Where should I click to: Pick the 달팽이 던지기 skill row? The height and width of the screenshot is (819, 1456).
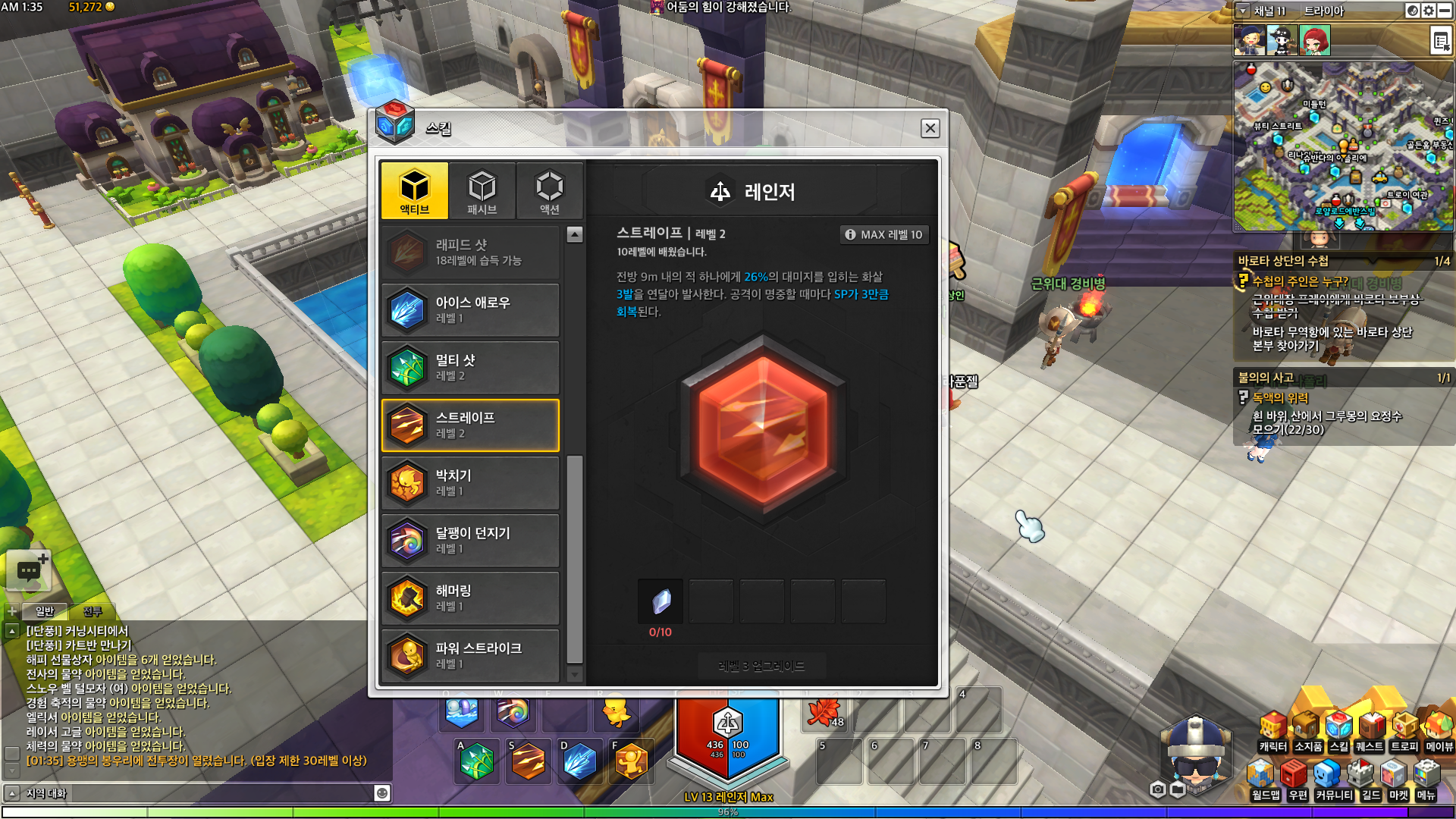(470, 541)
